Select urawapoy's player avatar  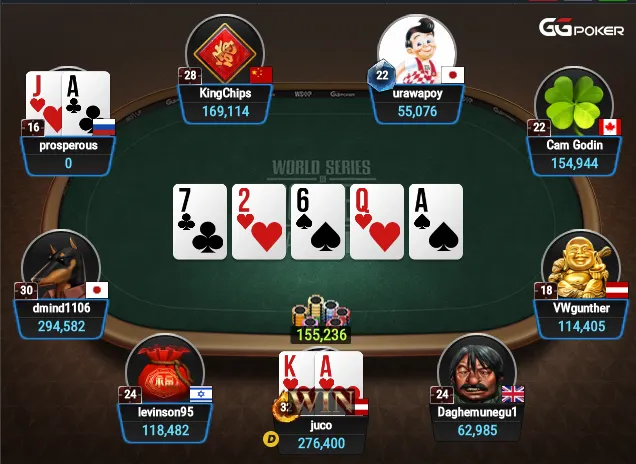pyautogui.click(x=417, y=50)
